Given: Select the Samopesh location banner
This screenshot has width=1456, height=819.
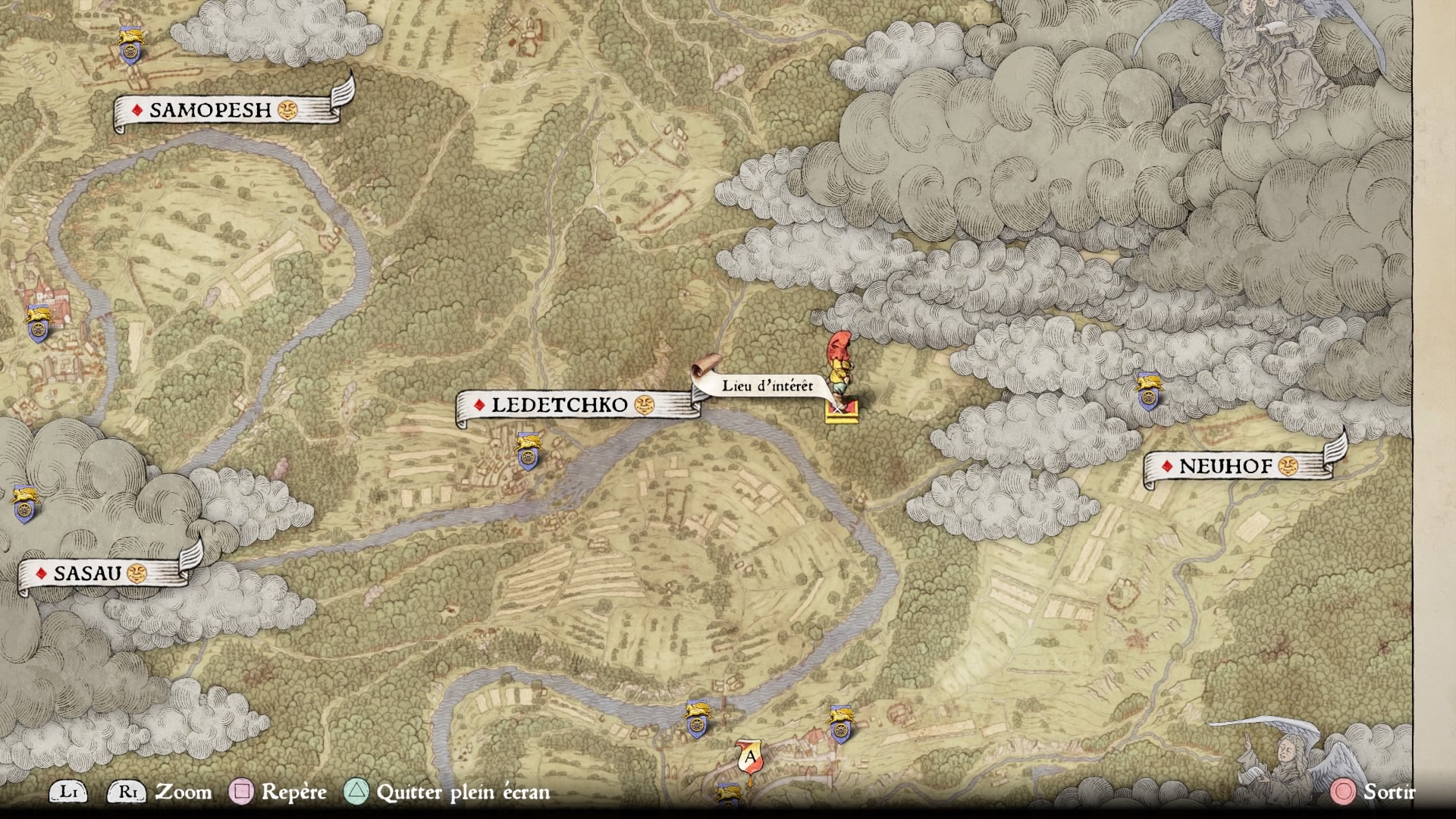Looking at the screenshot, I should (209, 110).
